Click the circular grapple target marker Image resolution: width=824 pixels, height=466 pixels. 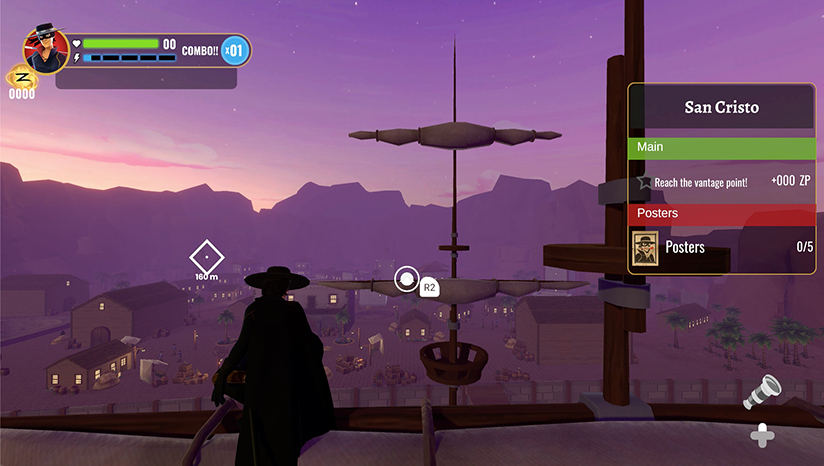[406, 279]
